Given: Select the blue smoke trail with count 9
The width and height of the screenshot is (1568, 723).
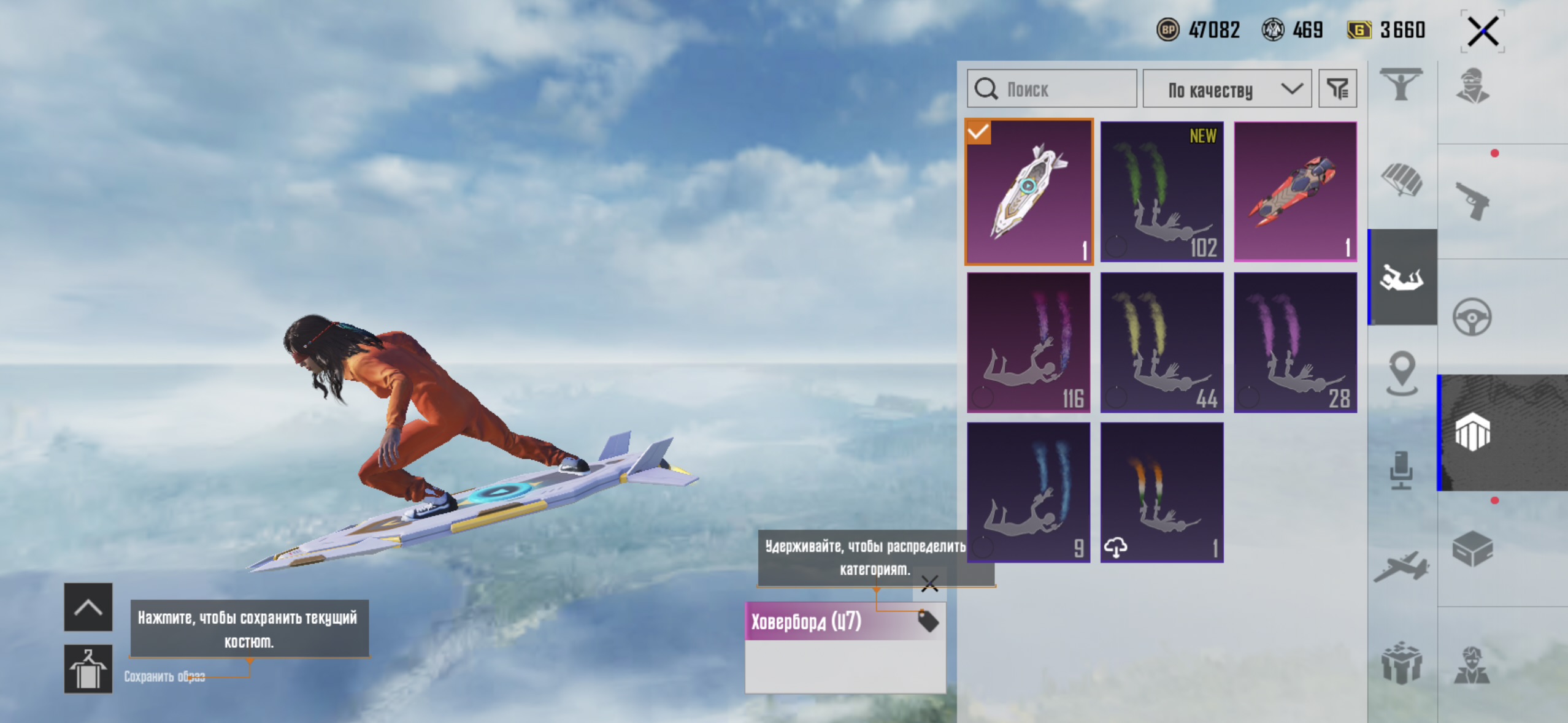Looking at the screenshot, I should click(x=1029, y=492).
